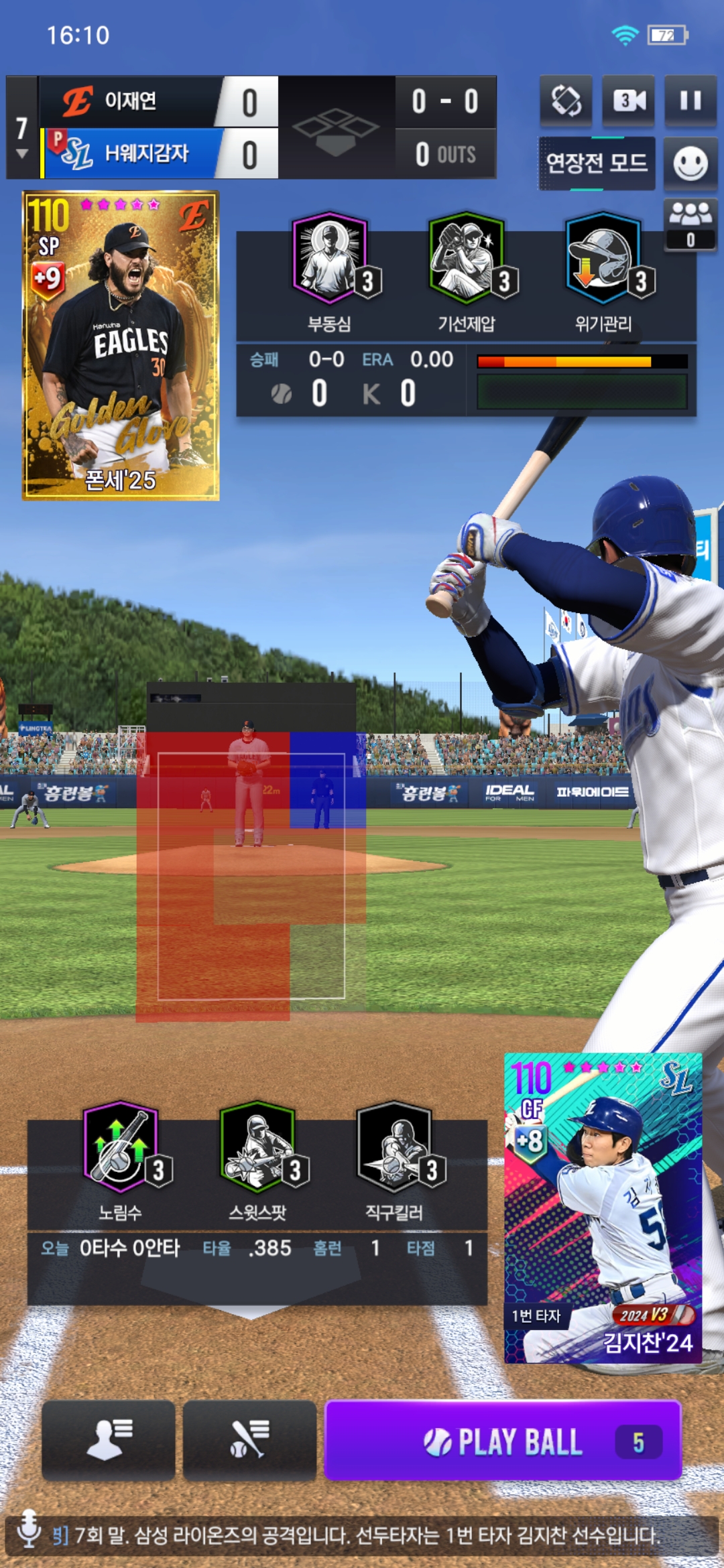The image size is (724, 1568).
Task: Open the pitcher card for Ponce'25
Action: [x=121, y=345]
